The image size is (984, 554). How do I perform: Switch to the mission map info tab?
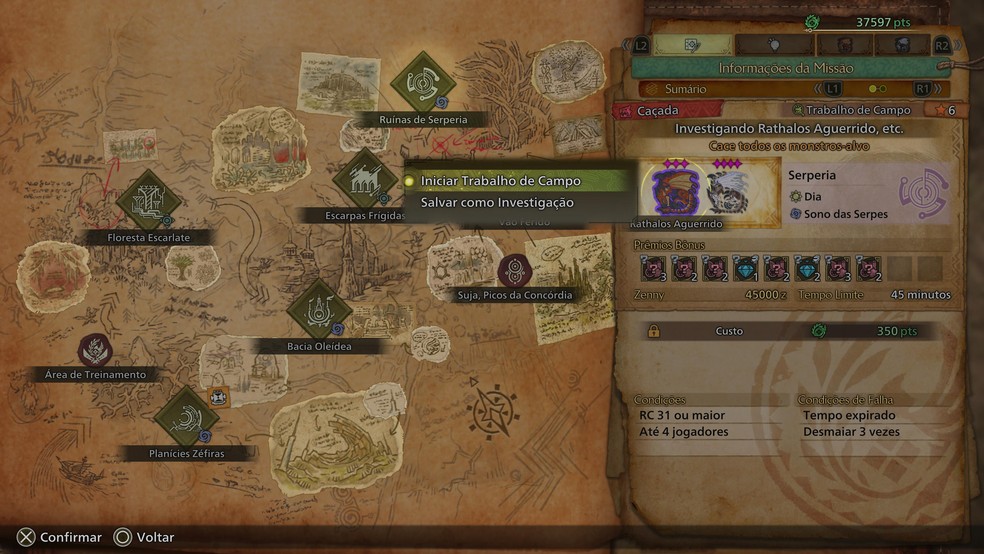tap(692, 45)
